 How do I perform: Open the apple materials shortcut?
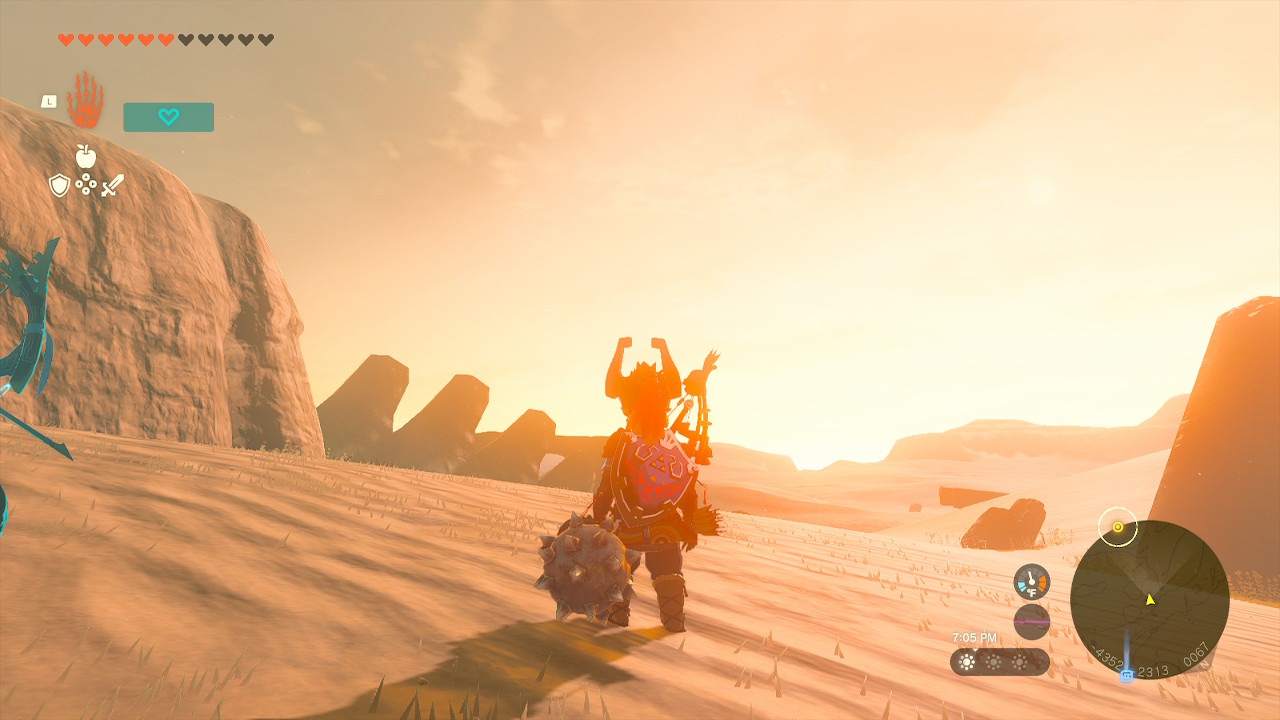(x=86, y=156)
